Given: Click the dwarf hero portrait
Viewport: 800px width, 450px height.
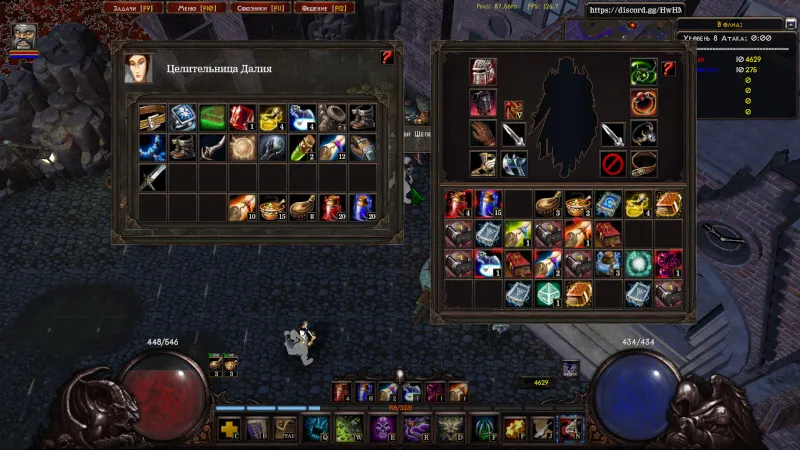Looking at the screenshot, I should click(23, 38).
